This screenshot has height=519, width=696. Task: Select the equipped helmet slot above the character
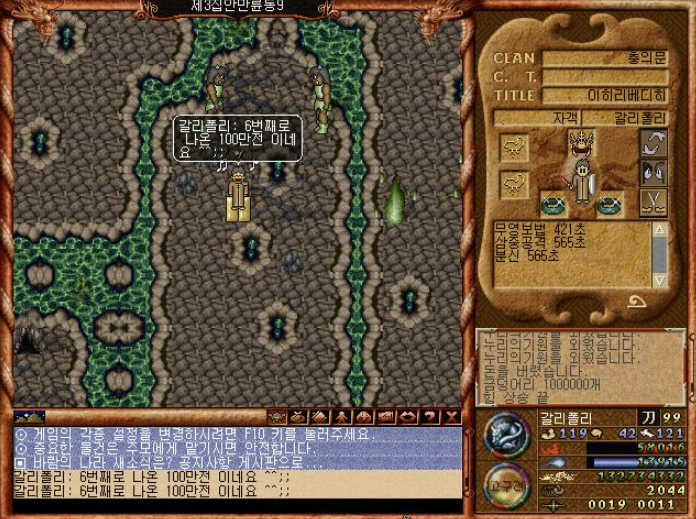[x=581, y=144]
